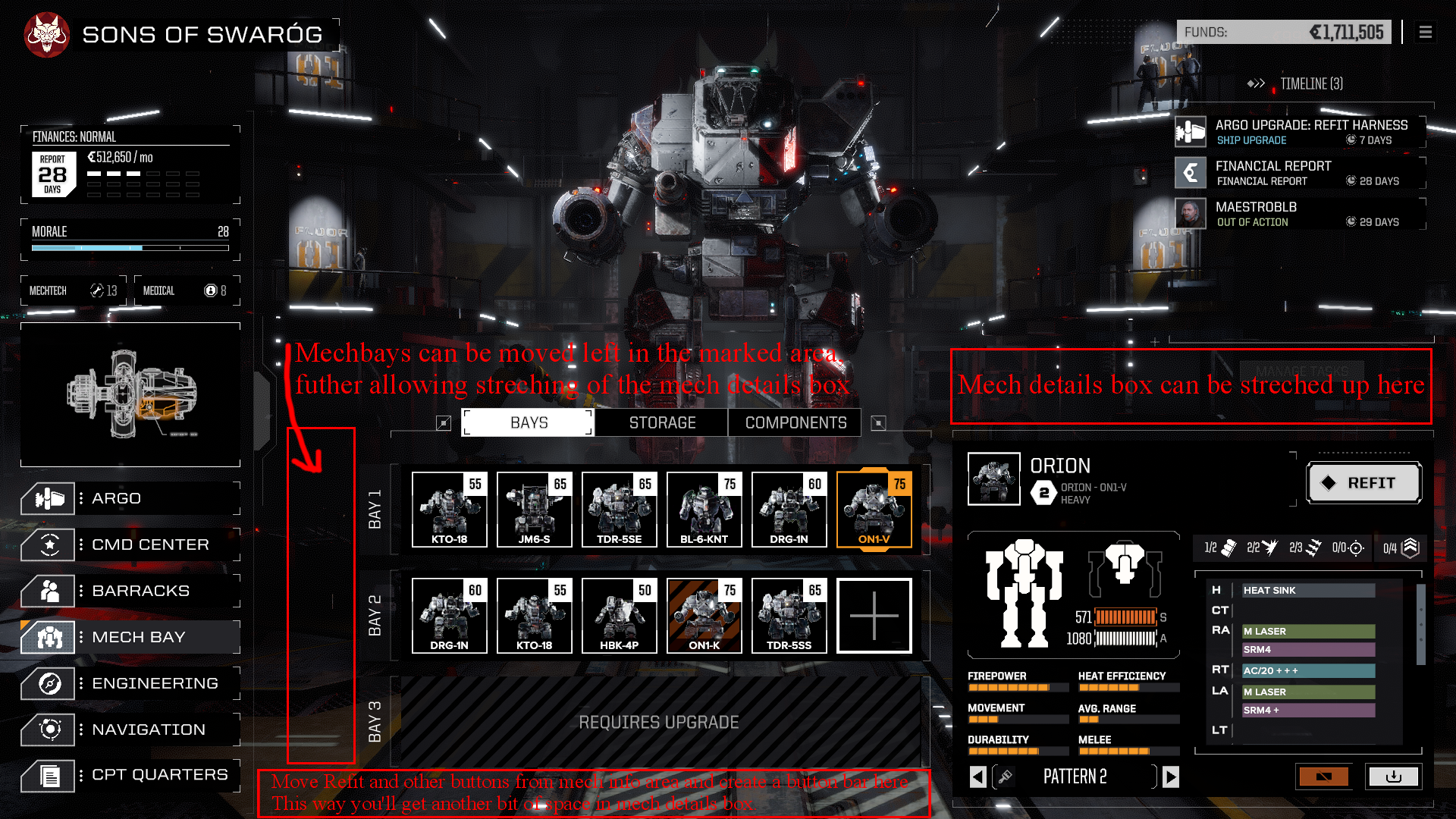Select the Mech Bay icon in the sidebar
Image resolution: width=1456 pixels, height=819 pixels.
tap(47, 637)
